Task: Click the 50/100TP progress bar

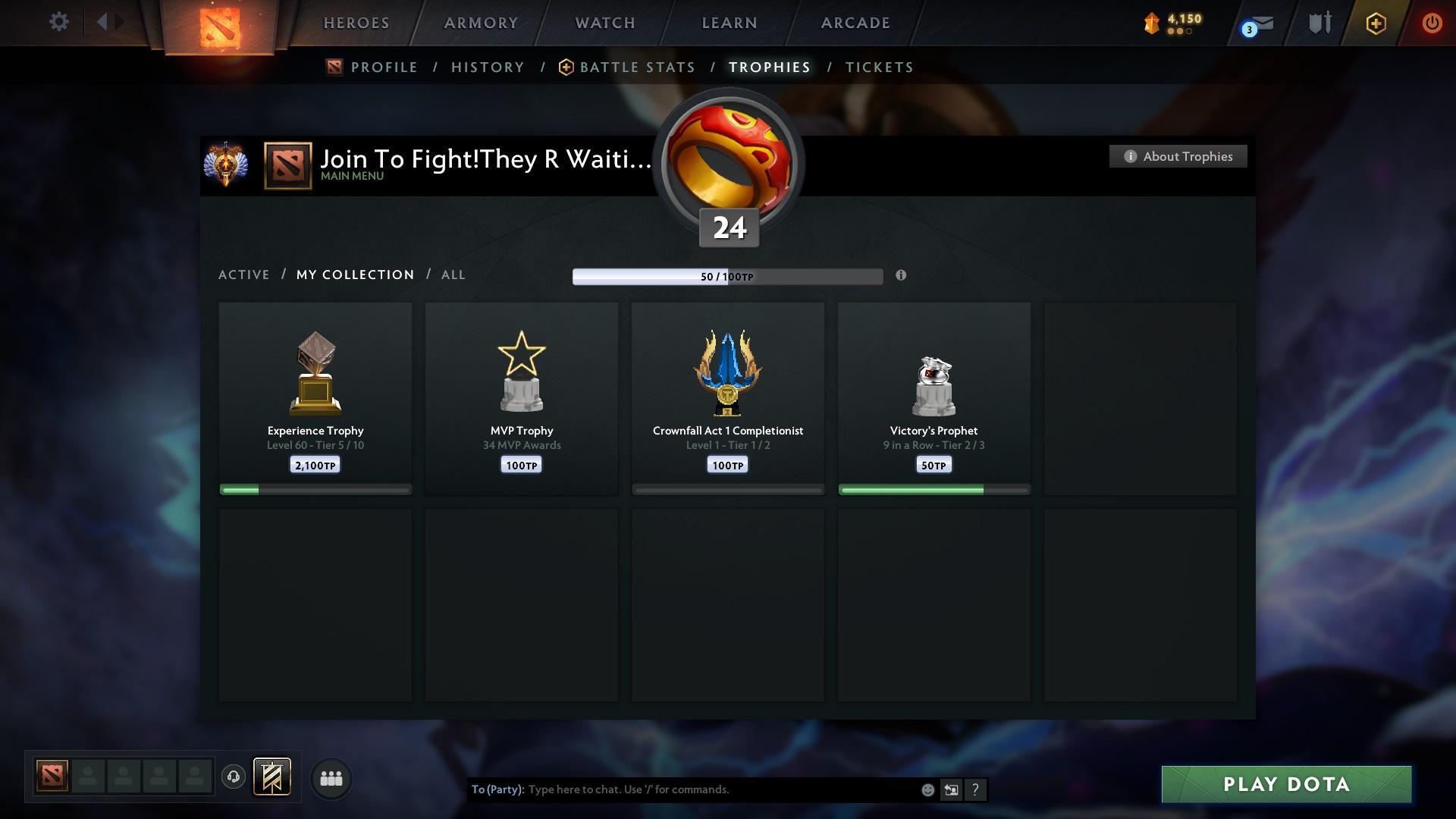Action: pyautogui.click(x=727, y=276)
